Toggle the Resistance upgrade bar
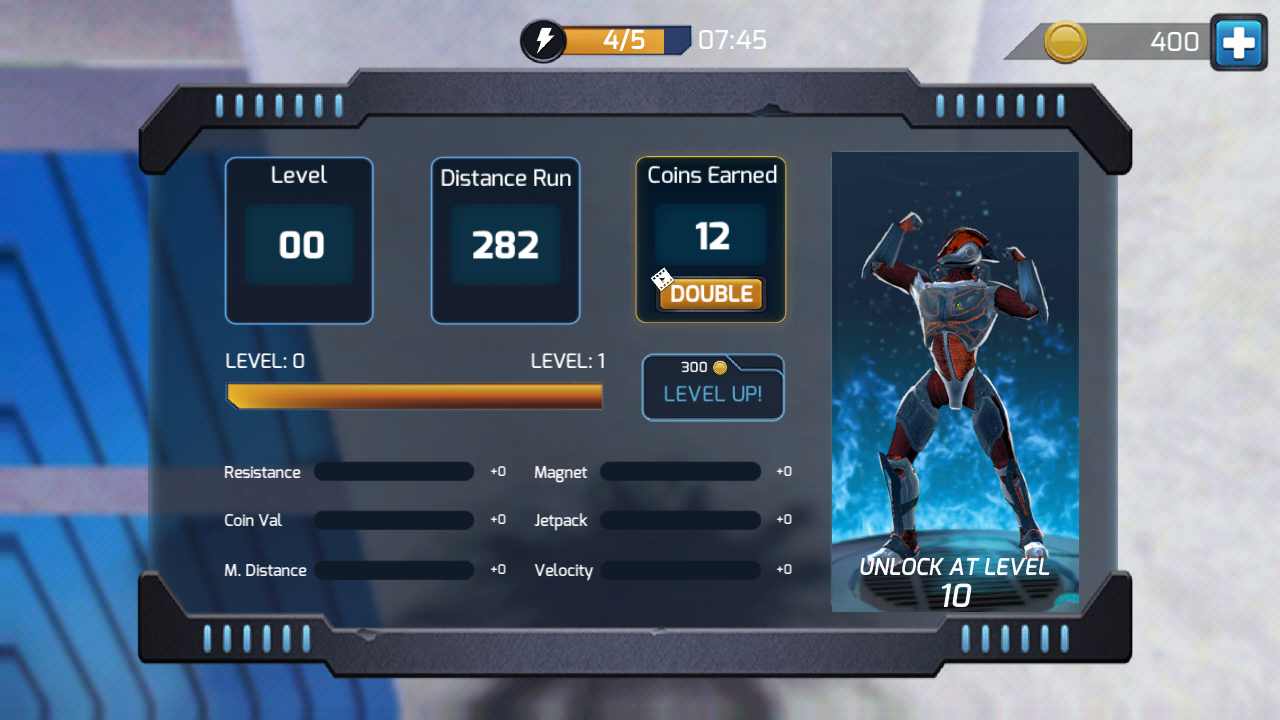Image resolution: width=1280 pixels, height=720 pixels. tap(393, 471)
